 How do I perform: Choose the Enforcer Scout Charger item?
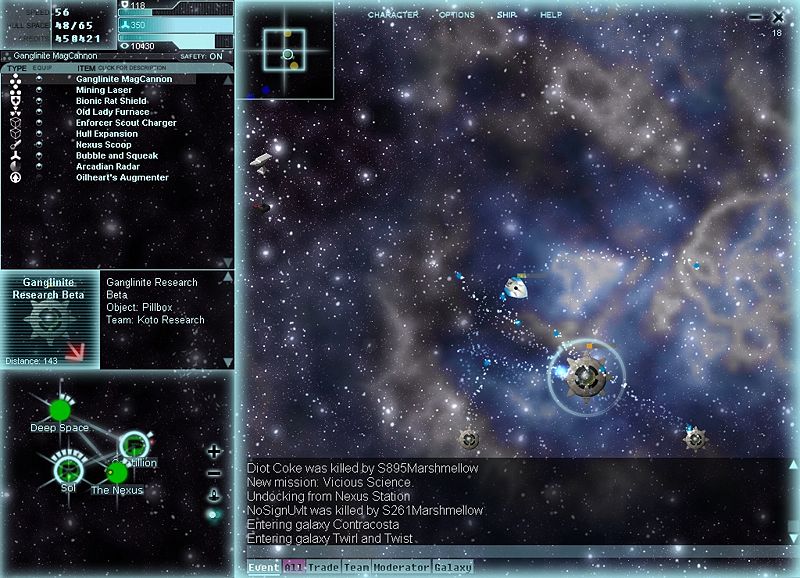tap(126, 123)
